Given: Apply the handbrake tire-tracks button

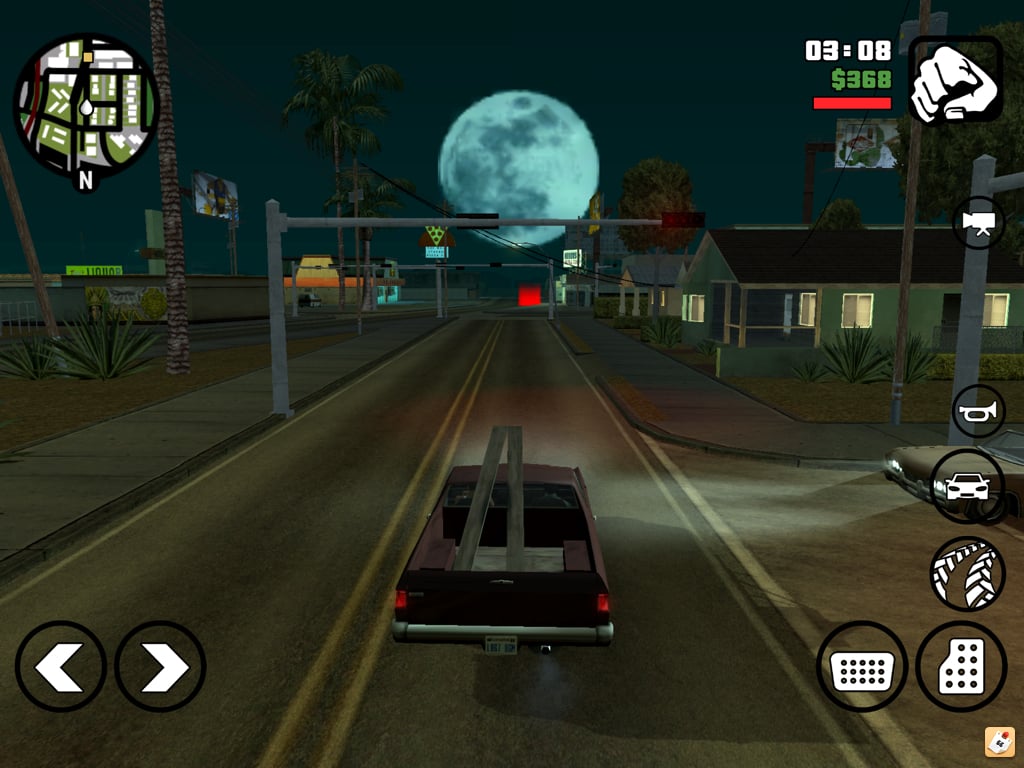Looking at the screenshot, I should click(x=967, y=574).
